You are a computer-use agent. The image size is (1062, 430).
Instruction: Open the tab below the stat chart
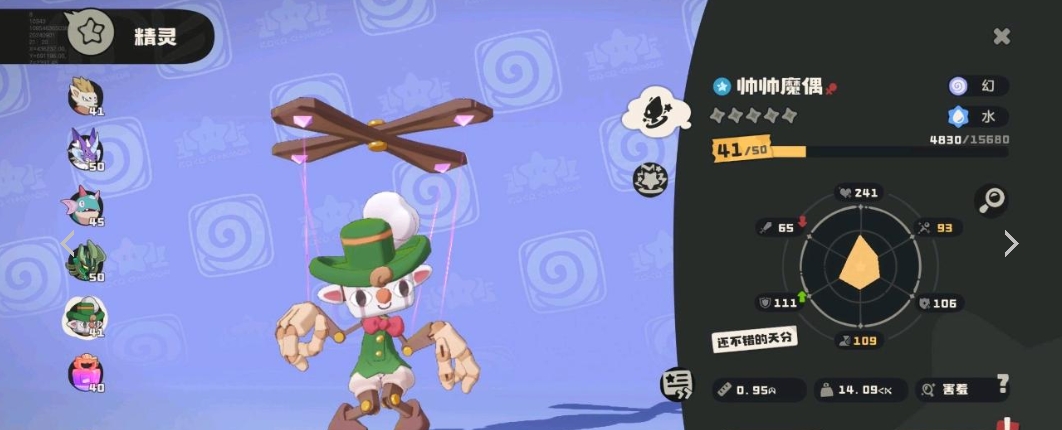pyautogui.click(x=676, y=385)
